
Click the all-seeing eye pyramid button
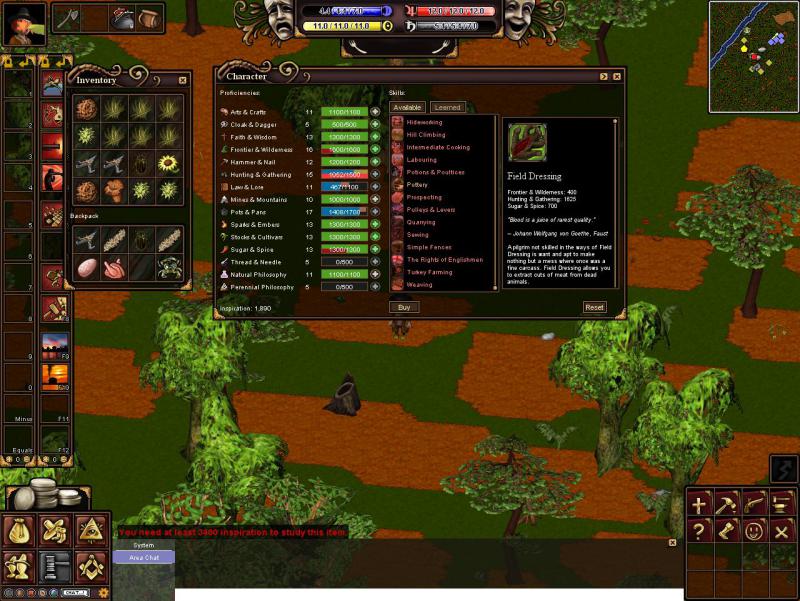point(92,530)
